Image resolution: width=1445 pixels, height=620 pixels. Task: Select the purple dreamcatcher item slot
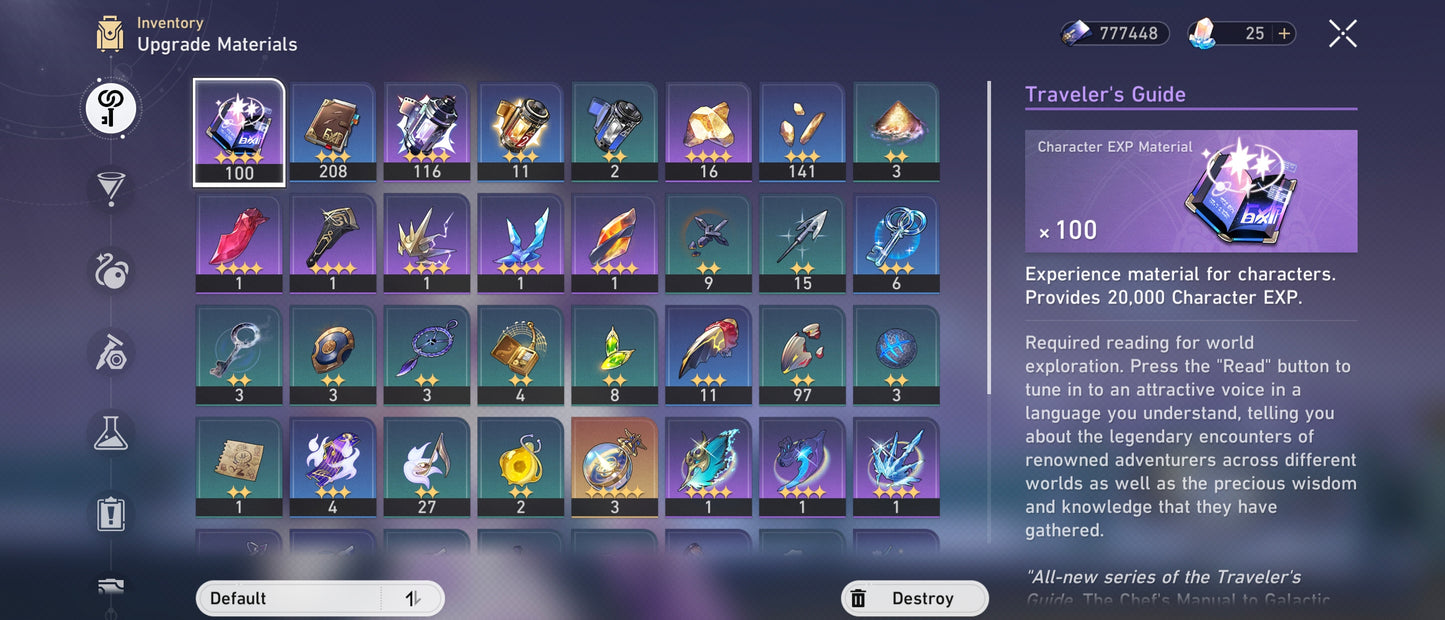(x=427, y=354)
